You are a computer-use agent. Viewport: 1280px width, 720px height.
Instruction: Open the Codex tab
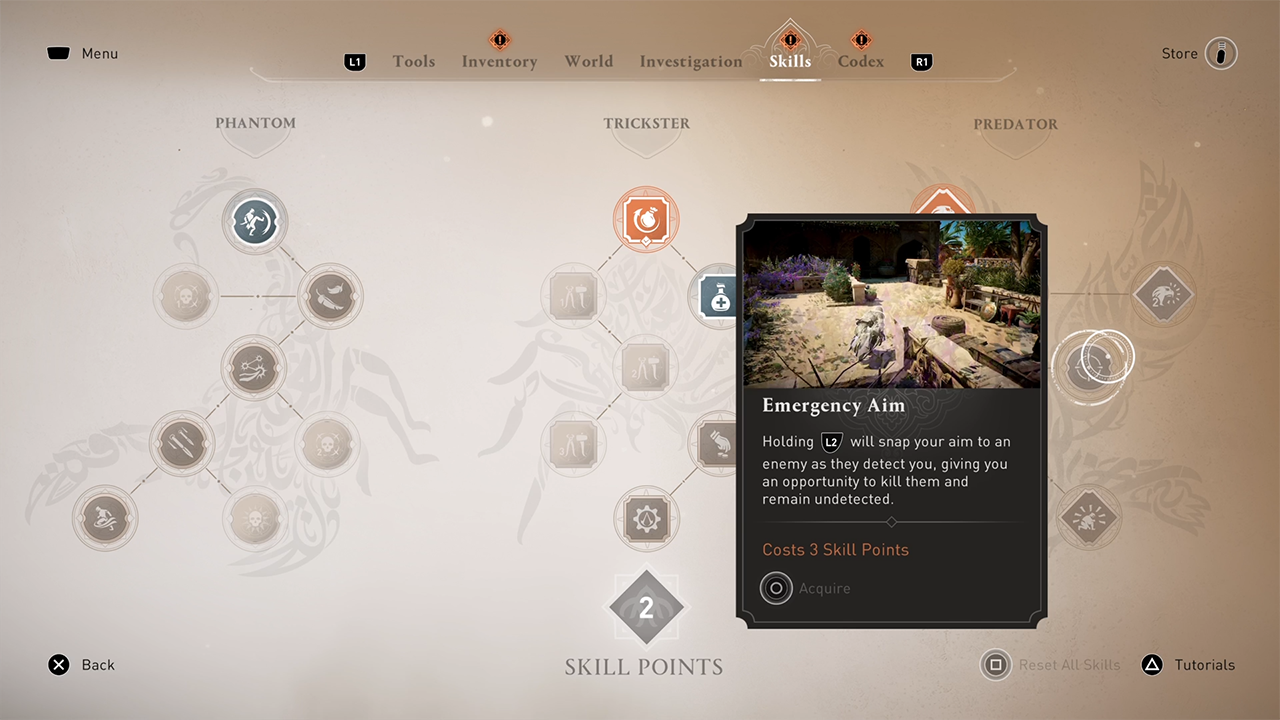[861, 62]
